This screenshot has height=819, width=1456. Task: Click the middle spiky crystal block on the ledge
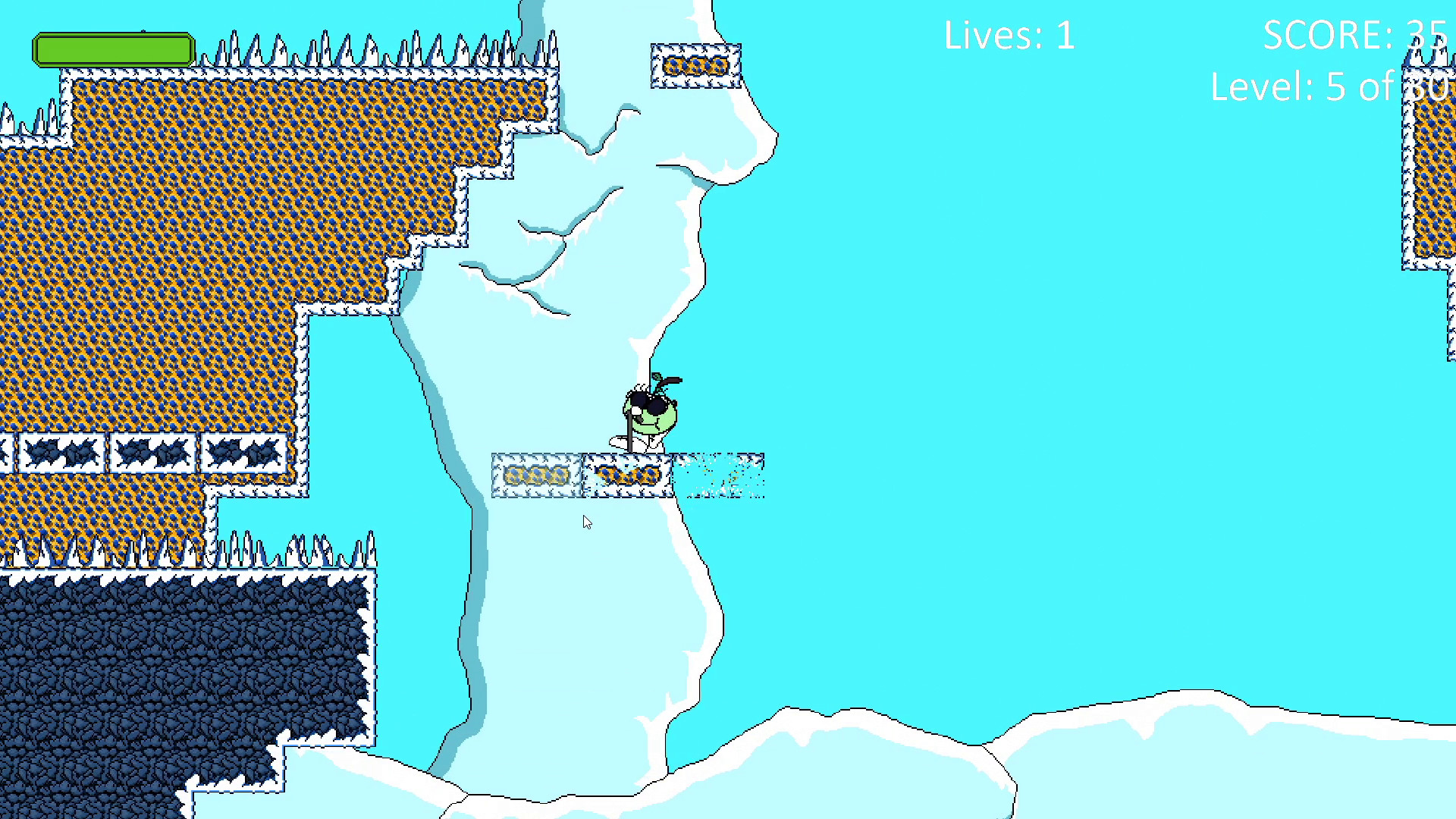[152, 453]
